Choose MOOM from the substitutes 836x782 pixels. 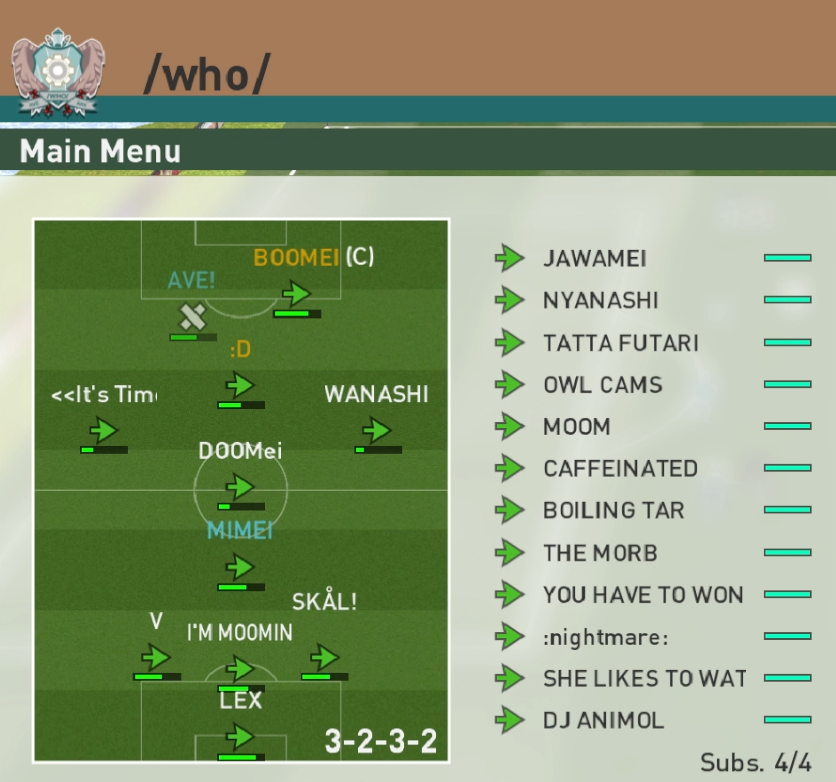pyautogui.click(x=576, y=427)
